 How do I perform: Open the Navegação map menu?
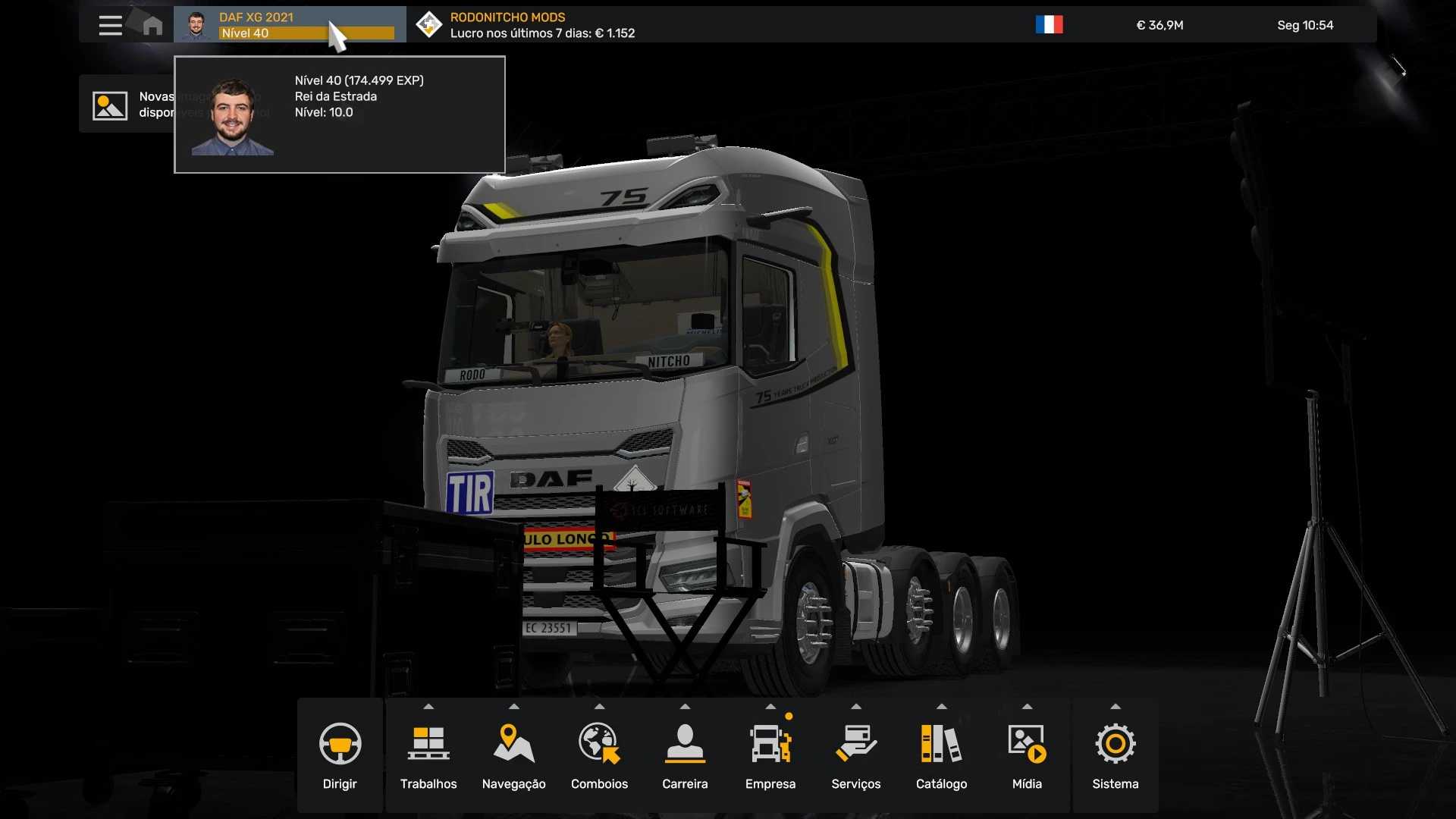click(x=513, y=755)
